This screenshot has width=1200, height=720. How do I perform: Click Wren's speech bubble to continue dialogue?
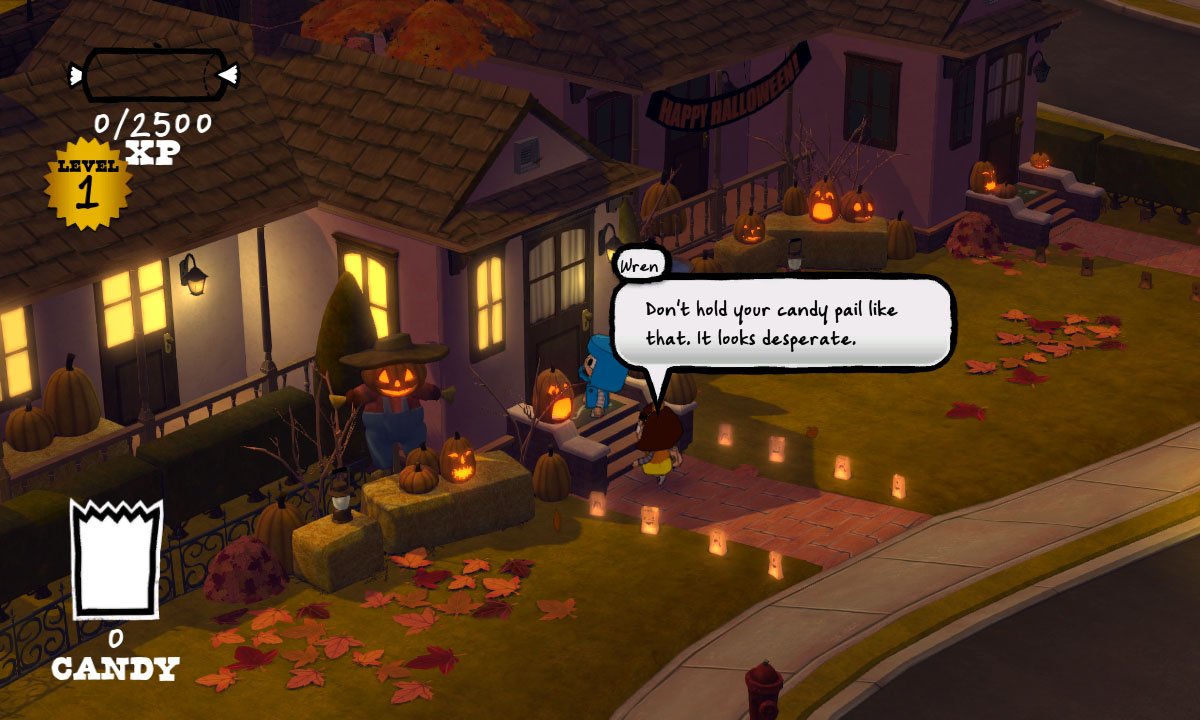point(783,322)
